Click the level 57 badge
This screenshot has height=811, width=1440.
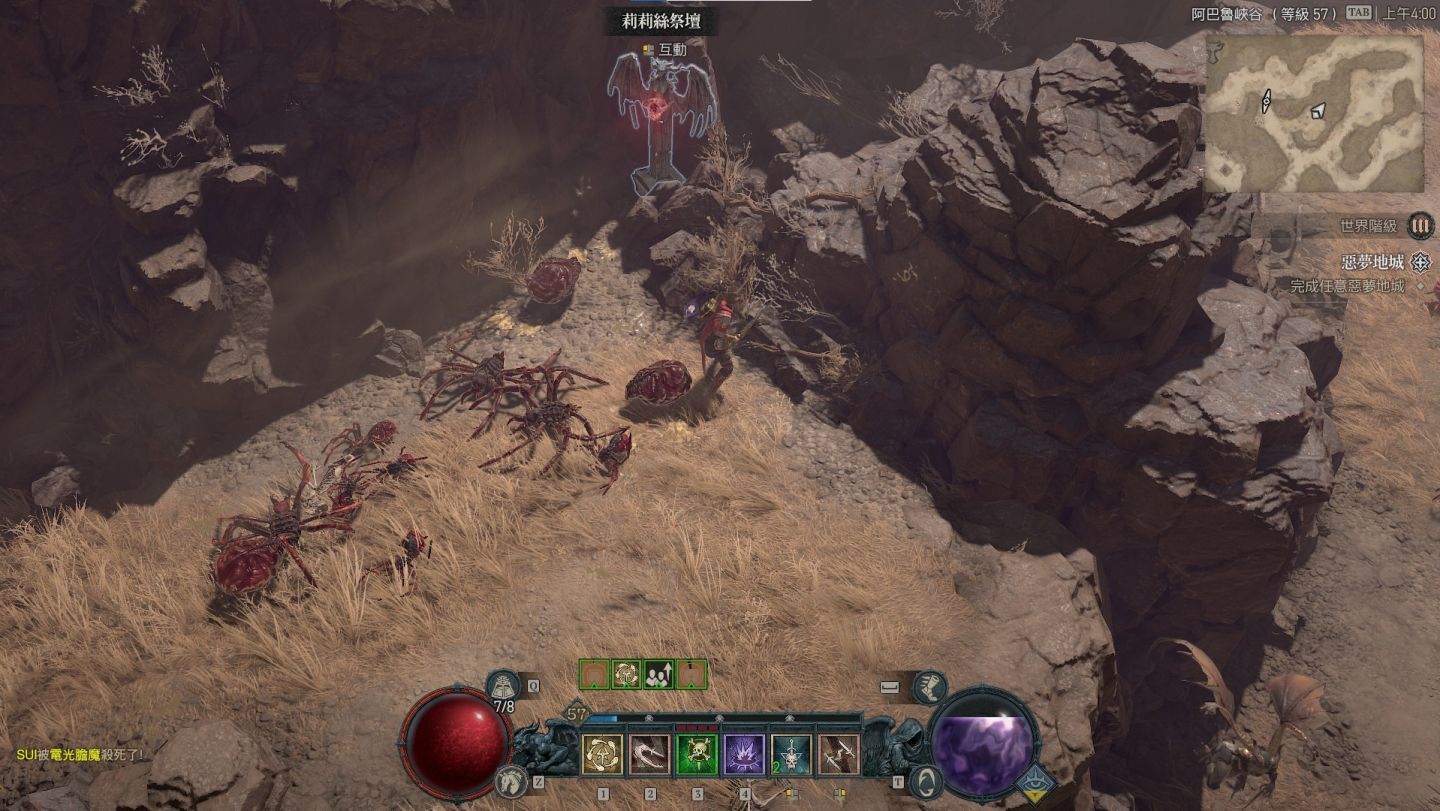point(577,714)
